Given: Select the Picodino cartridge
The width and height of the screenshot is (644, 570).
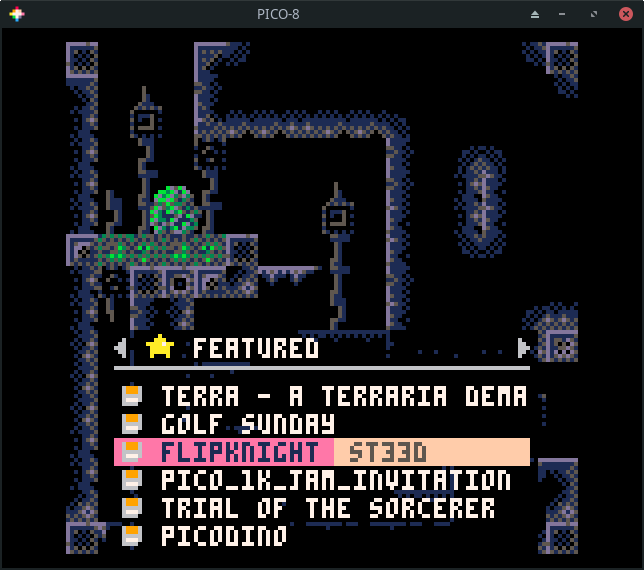Looking at the screenshot, I should point(223,536).
